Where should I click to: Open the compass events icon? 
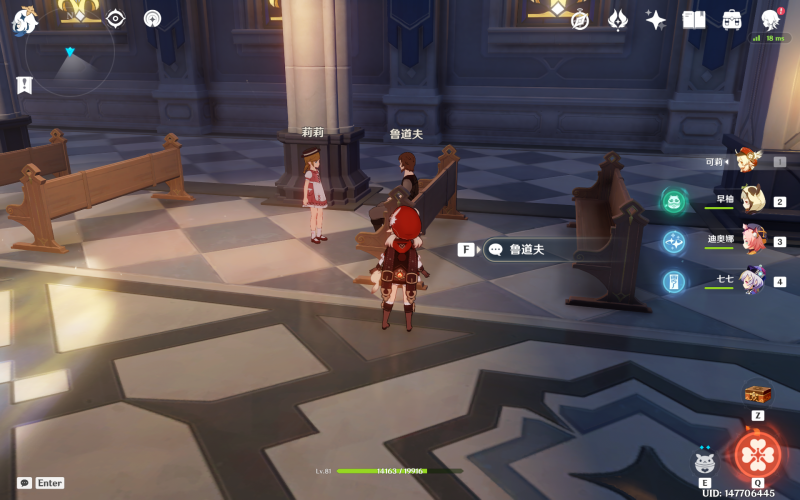pos(580,20)
